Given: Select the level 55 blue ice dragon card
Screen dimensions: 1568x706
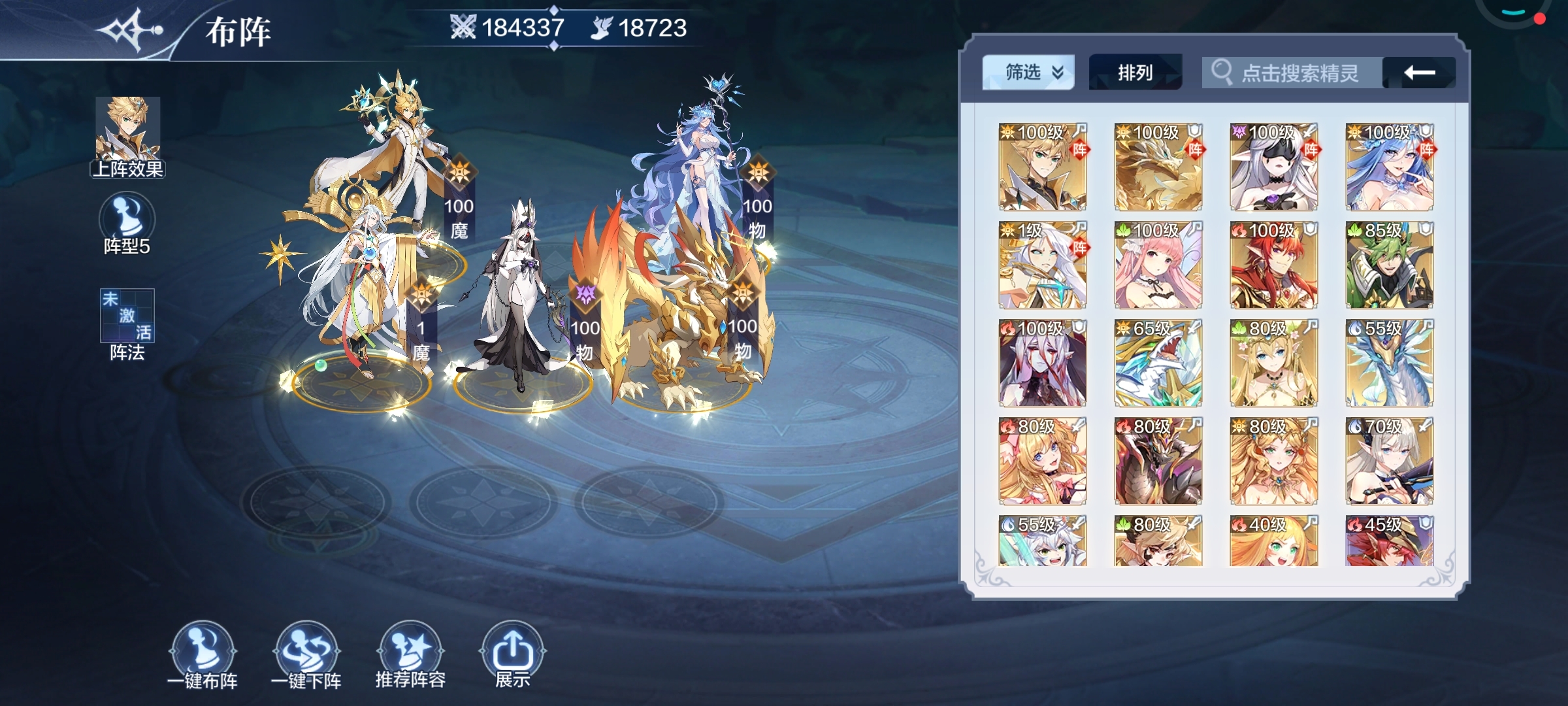Looking at the screenshot, I should (1390, 363).
